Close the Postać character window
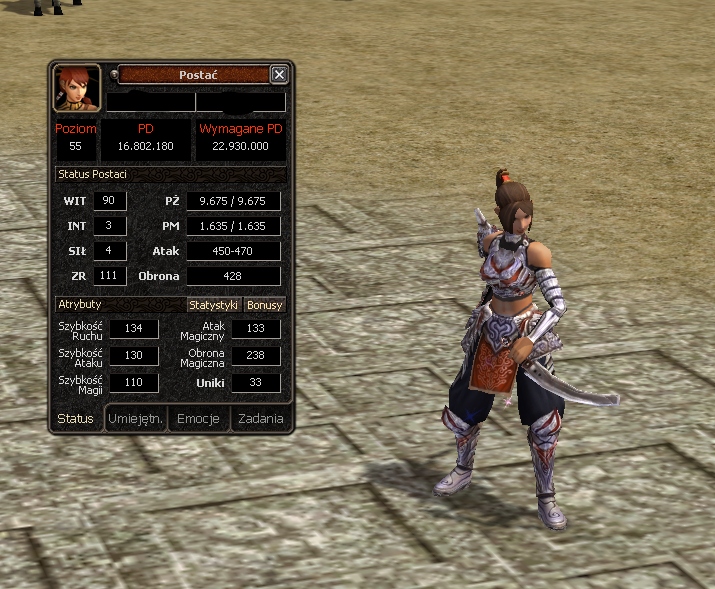Screen dimensions: 715x589 pyautogui.click(x=279, y=74)
